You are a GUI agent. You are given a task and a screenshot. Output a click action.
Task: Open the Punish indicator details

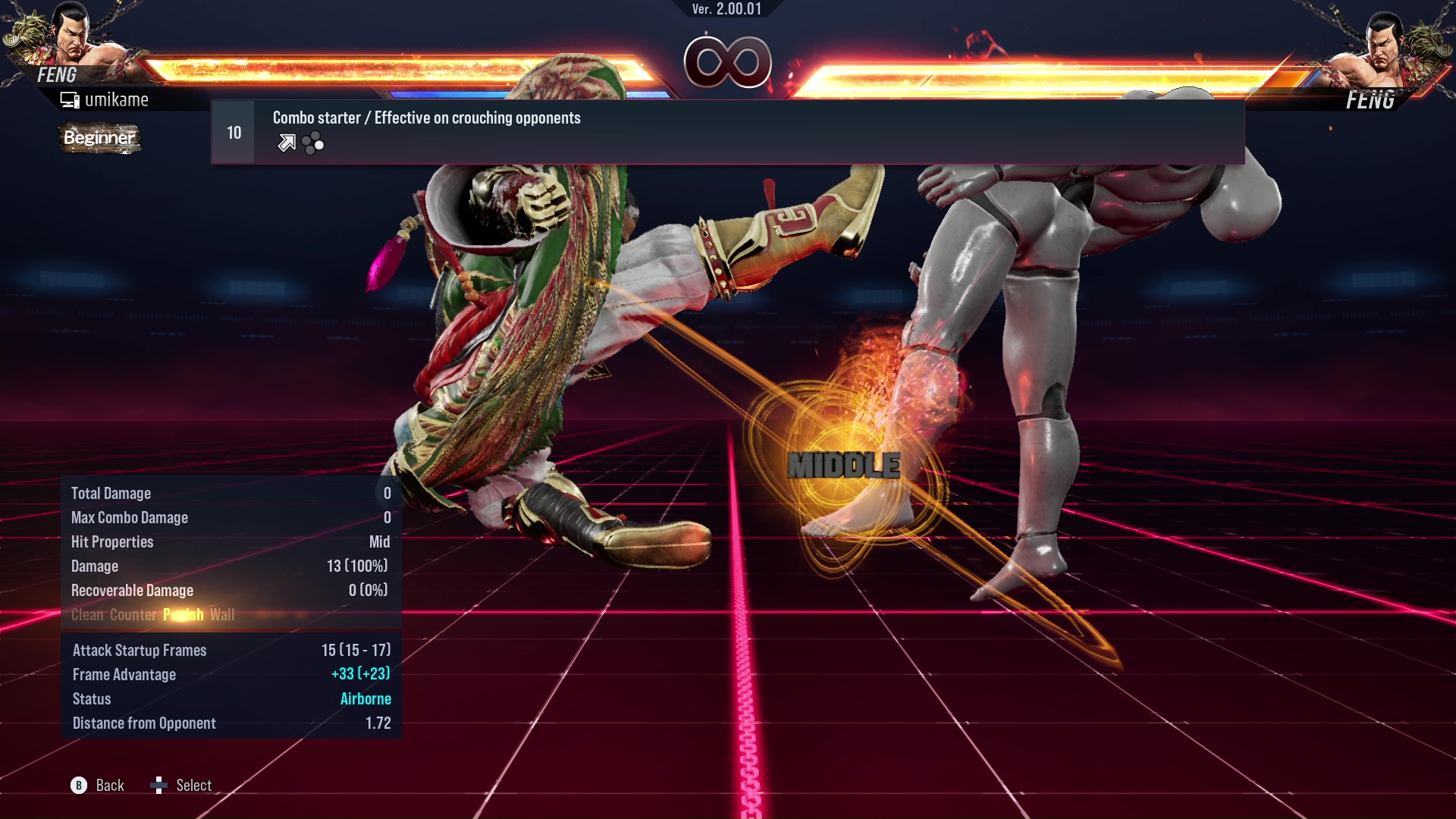pos(183,615)
